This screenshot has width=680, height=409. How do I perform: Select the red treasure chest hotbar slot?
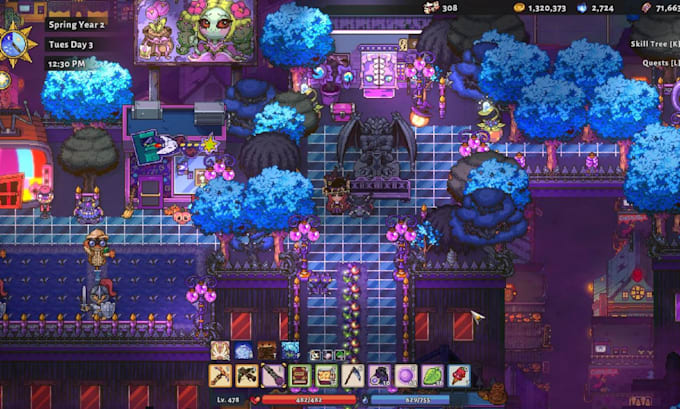point(299,376)
